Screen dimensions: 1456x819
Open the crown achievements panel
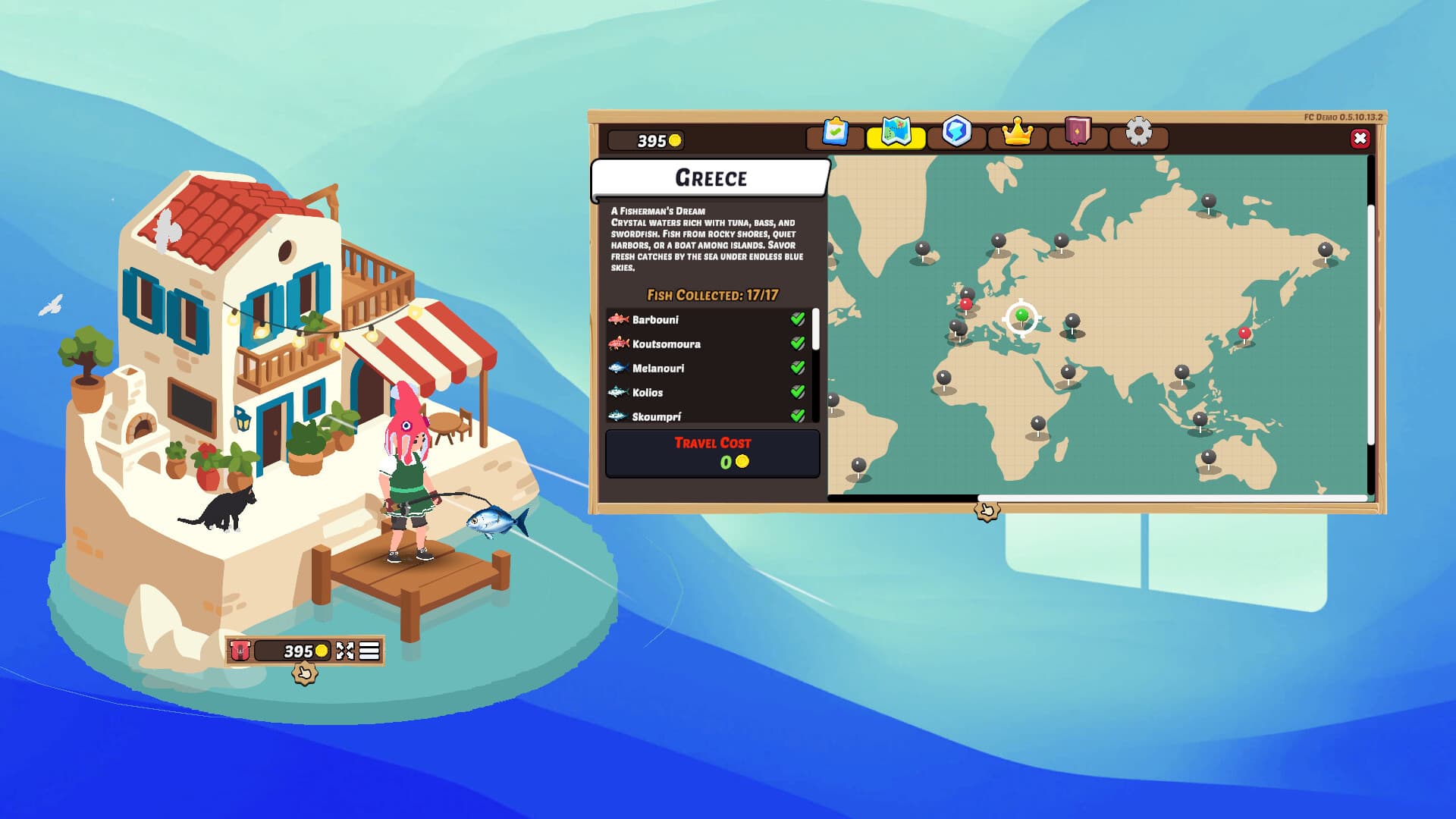click(x=1019, y=133)
